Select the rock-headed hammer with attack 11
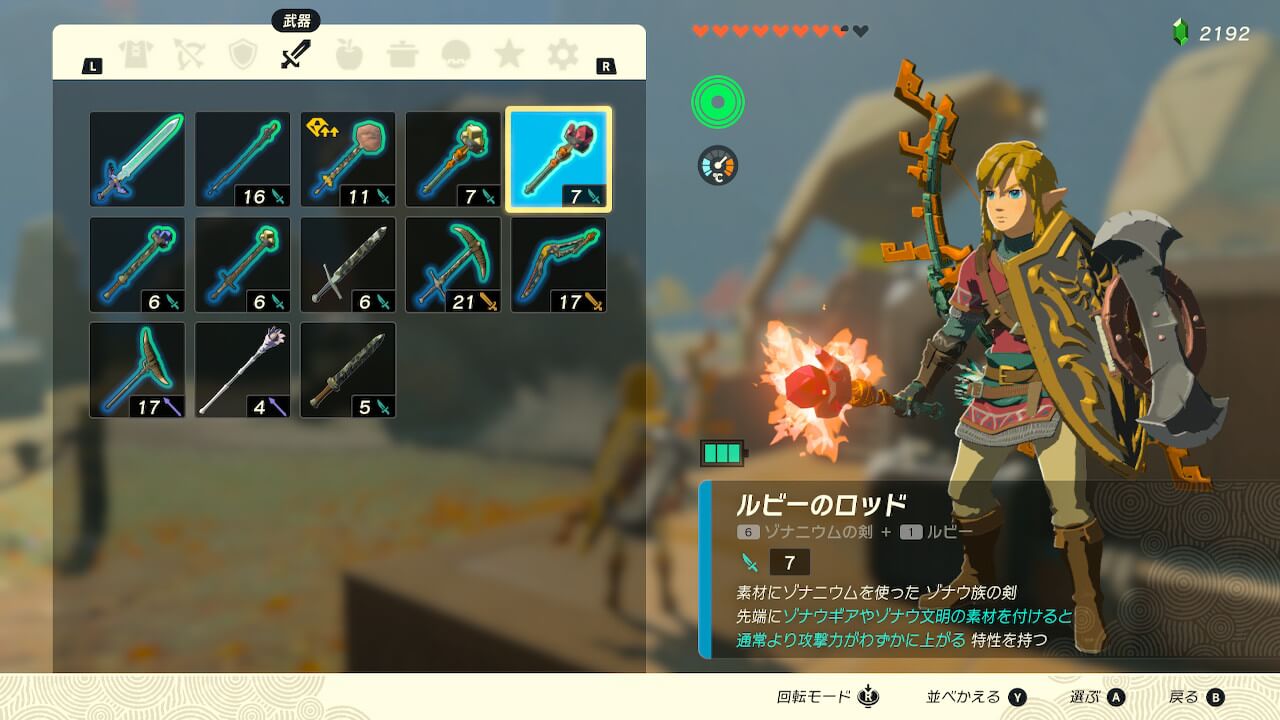 click(348, 160)
